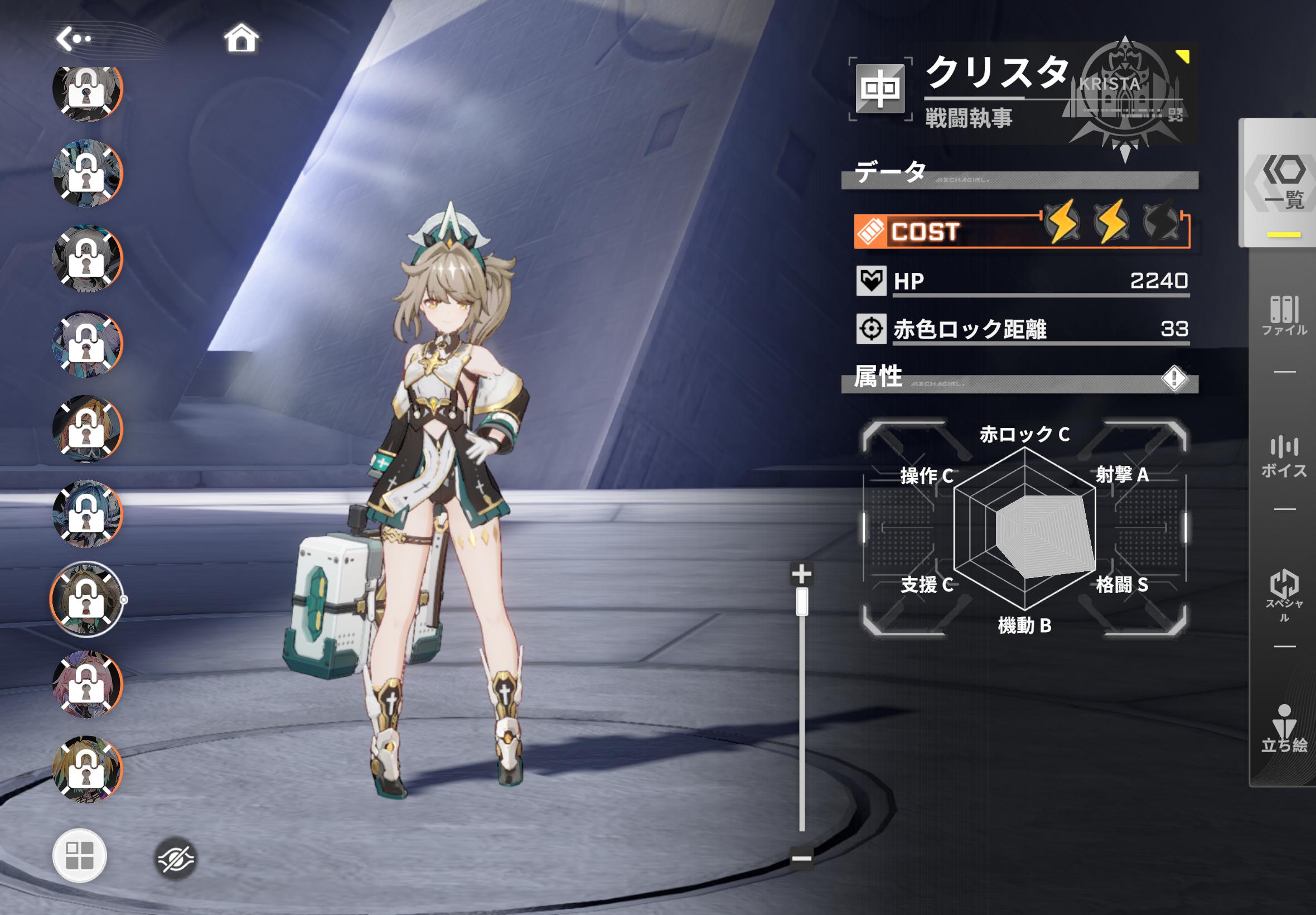This screenshot has height=915, width=1316.
Task: Select Krista's faction emblem badge
Action: [x=1125, y=92]
